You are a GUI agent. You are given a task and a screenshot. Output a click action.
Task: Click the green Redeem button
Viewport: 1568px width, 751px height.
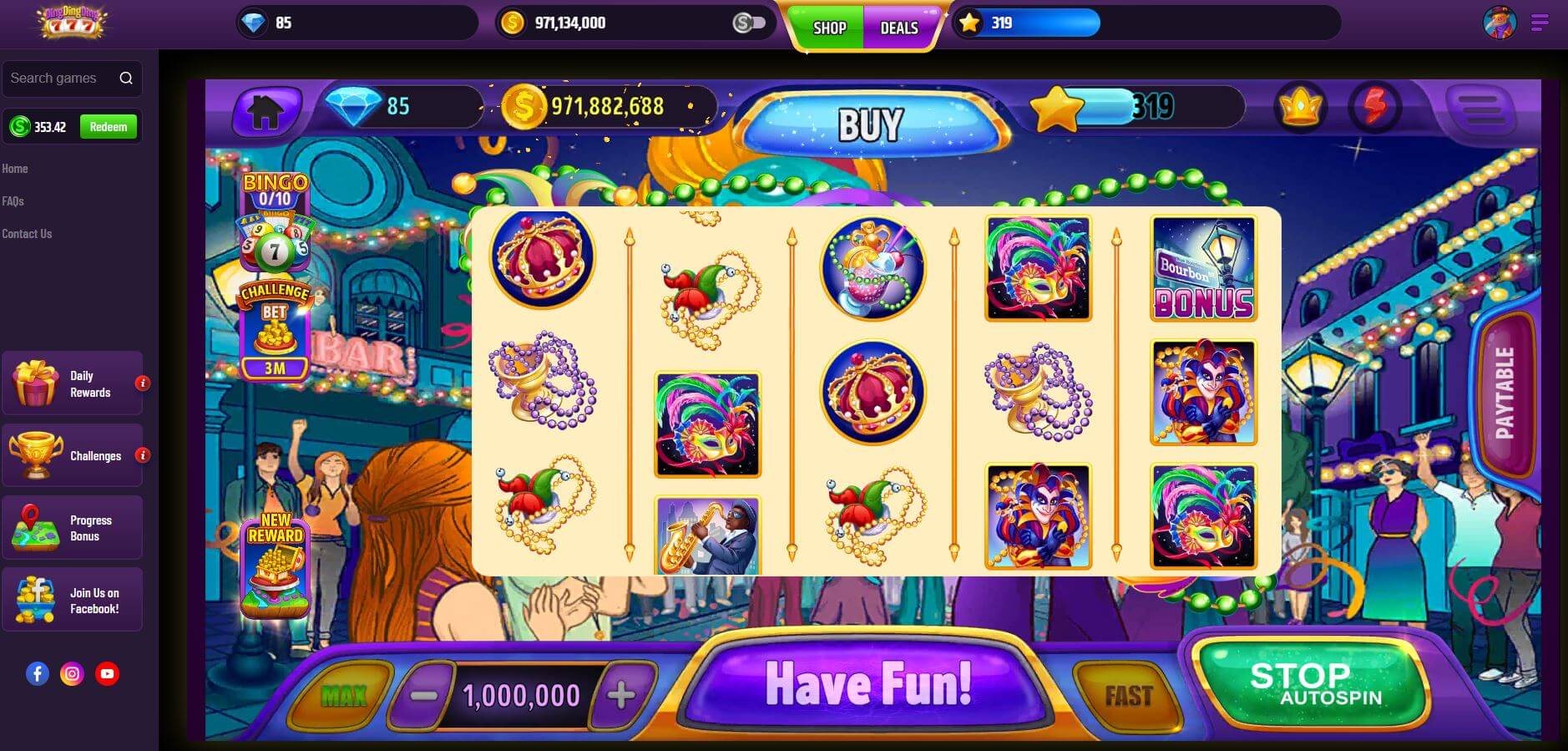109,126
